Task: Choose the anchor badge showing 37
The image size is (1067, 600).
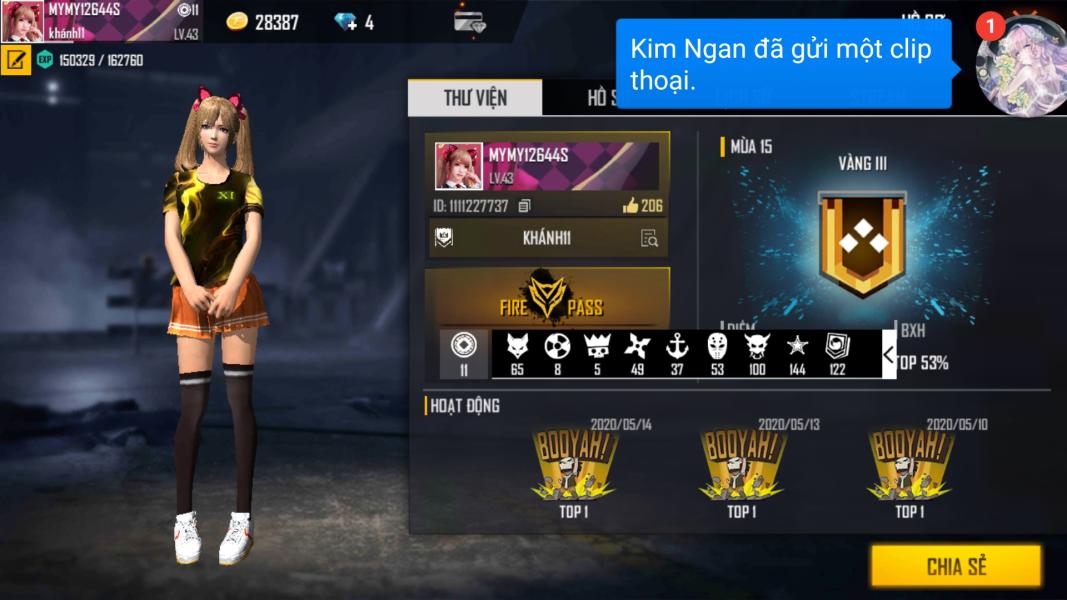Action: click(x=677, y=353)
